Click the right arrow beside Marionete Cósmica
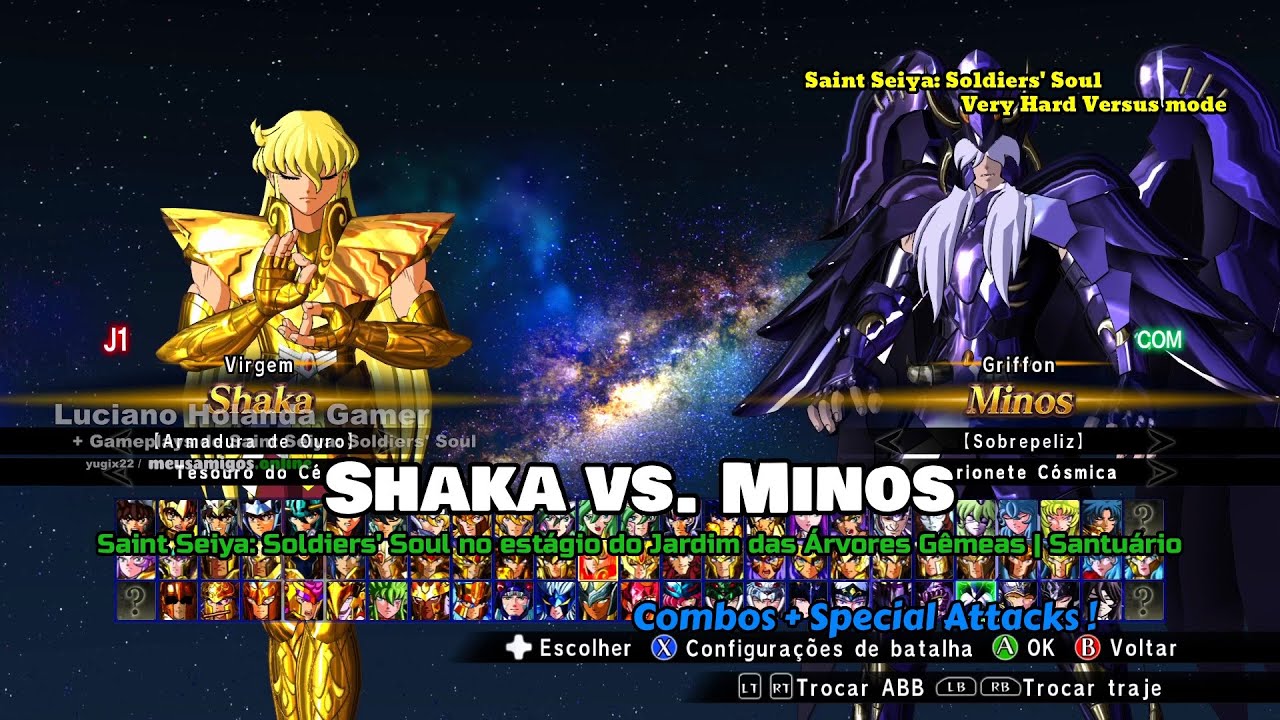The image size is (1280, 720). (x=1160, y=471)
